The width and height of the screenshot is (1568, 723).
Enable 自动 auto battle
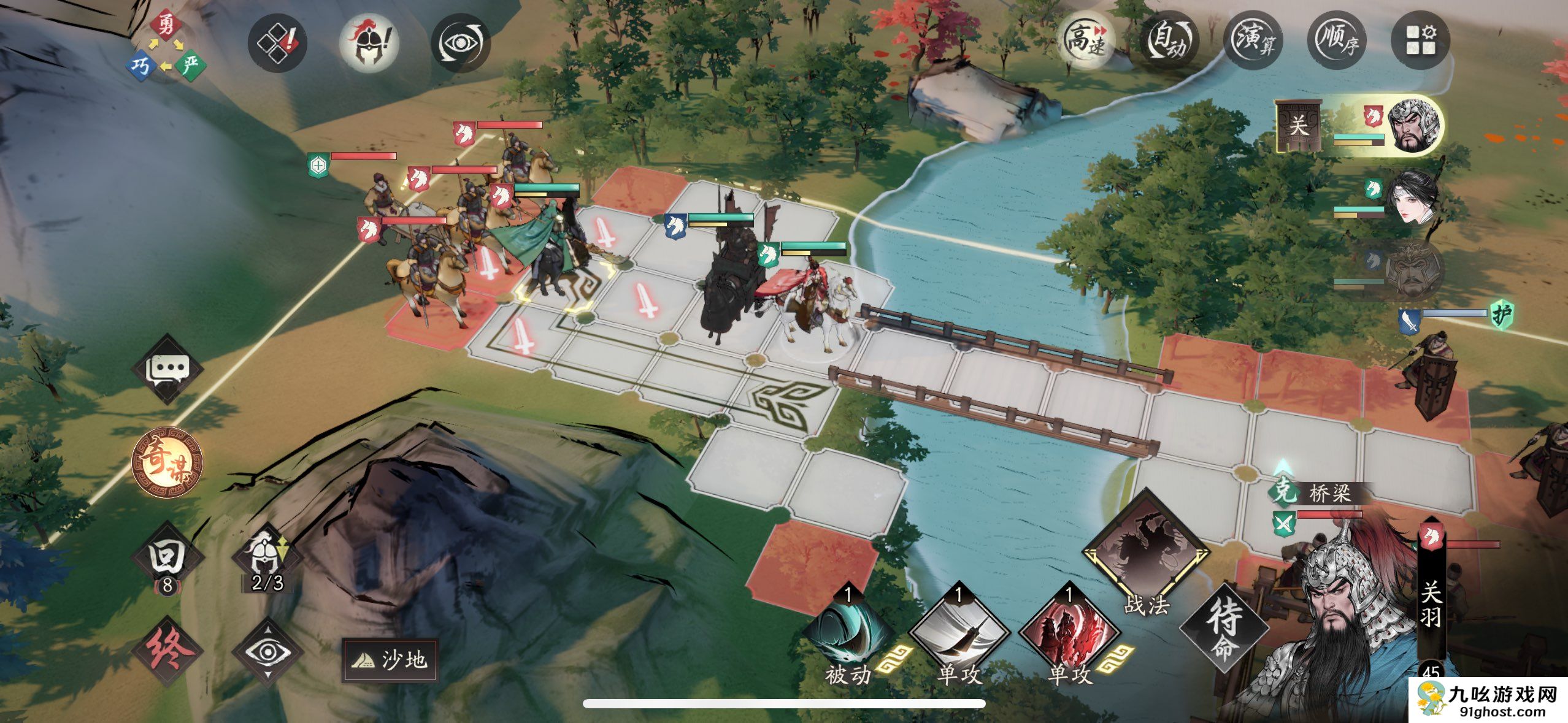click(1170, 41)
